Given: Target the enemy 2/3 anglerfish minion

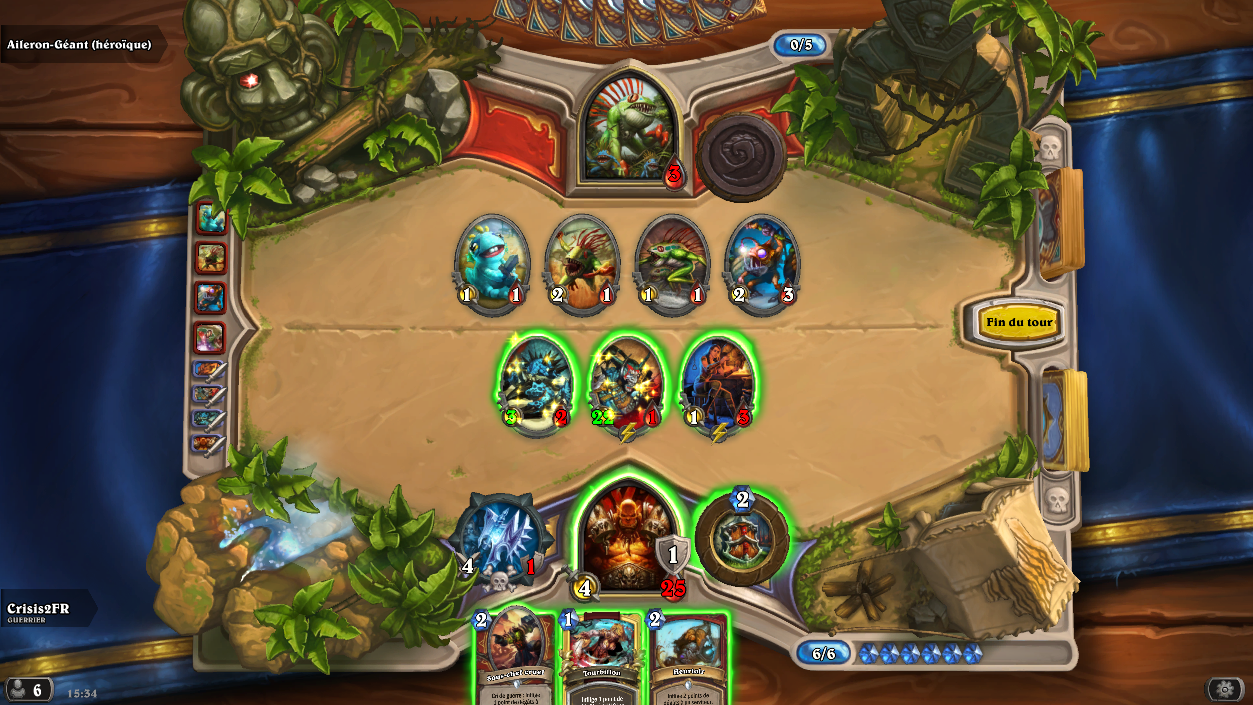Looking at the screenshot, I should pos(761,262).
